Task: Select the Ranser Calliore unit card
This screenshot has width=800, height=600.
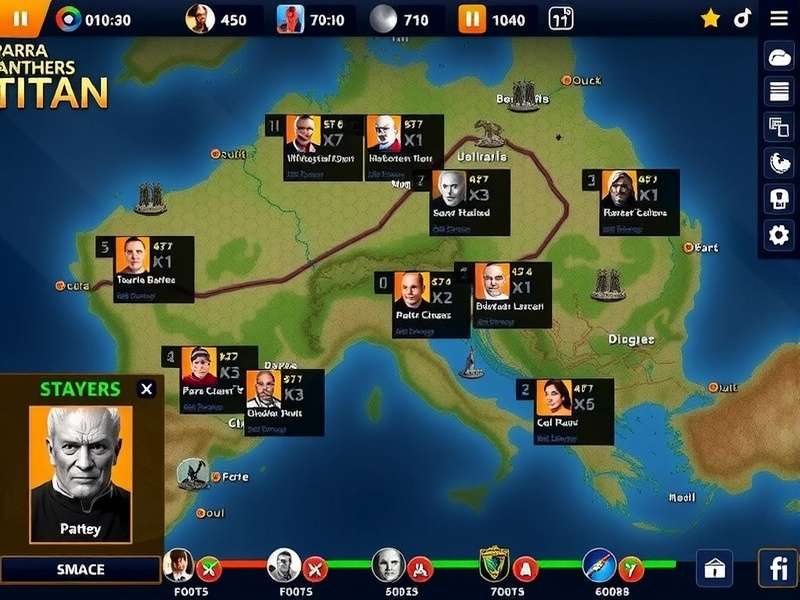Action: point(632,202)
